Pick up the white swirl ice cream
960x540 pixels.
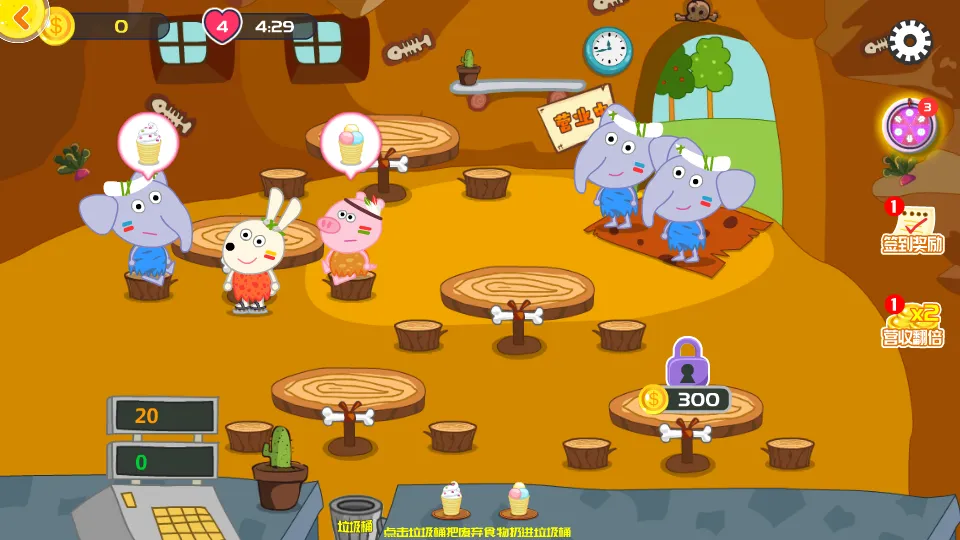(452, 498)
